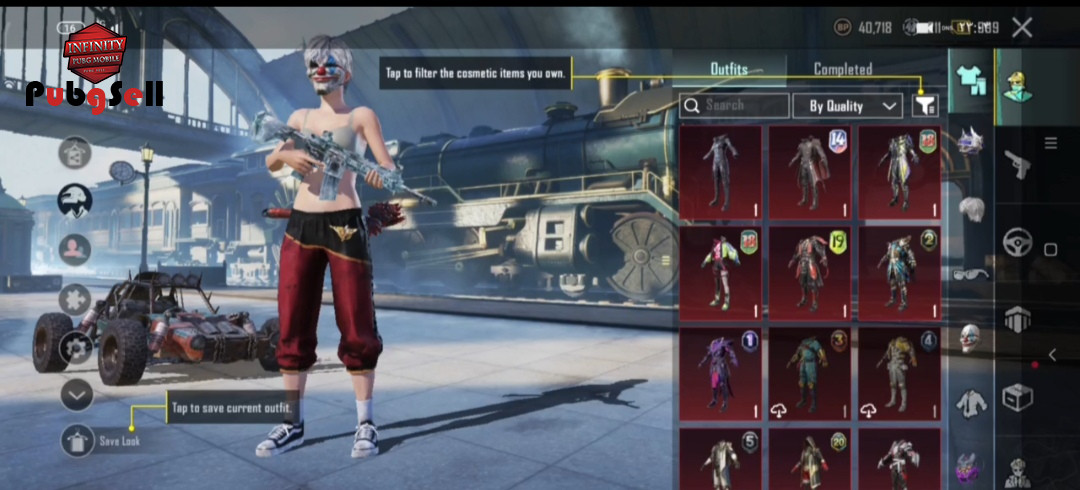The height and width of the screenshot is (490, 1080).
Task: Pick the teal outfit with badge 3
Action: pos(810,375)
